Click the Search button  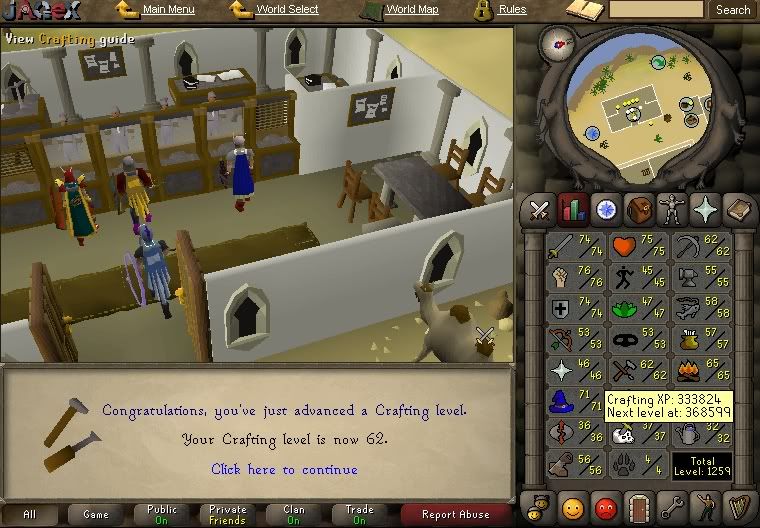pyautogui.click(x=732, y=10)
